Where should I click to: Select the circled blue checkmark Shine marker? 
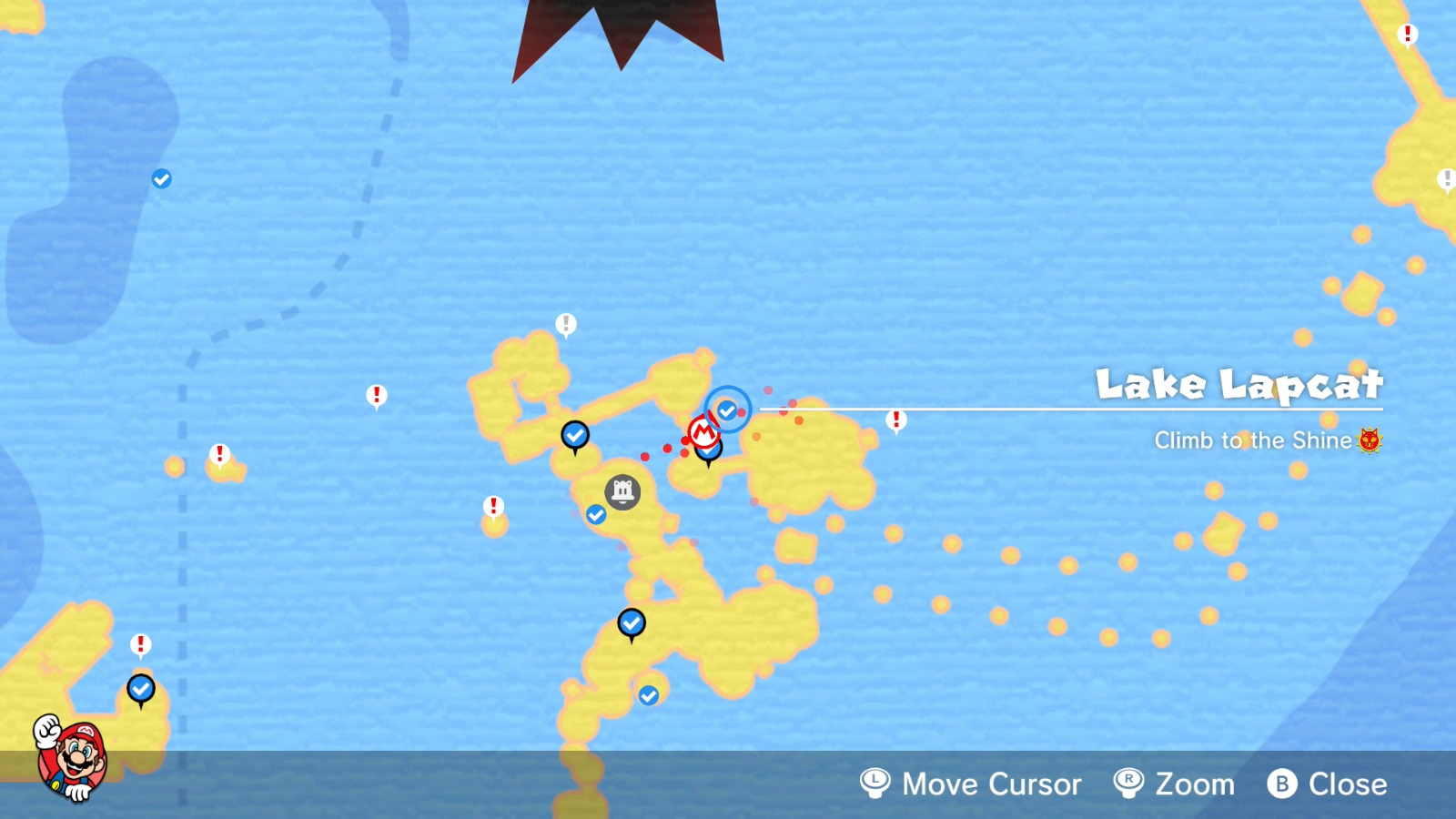pos(726,410)
